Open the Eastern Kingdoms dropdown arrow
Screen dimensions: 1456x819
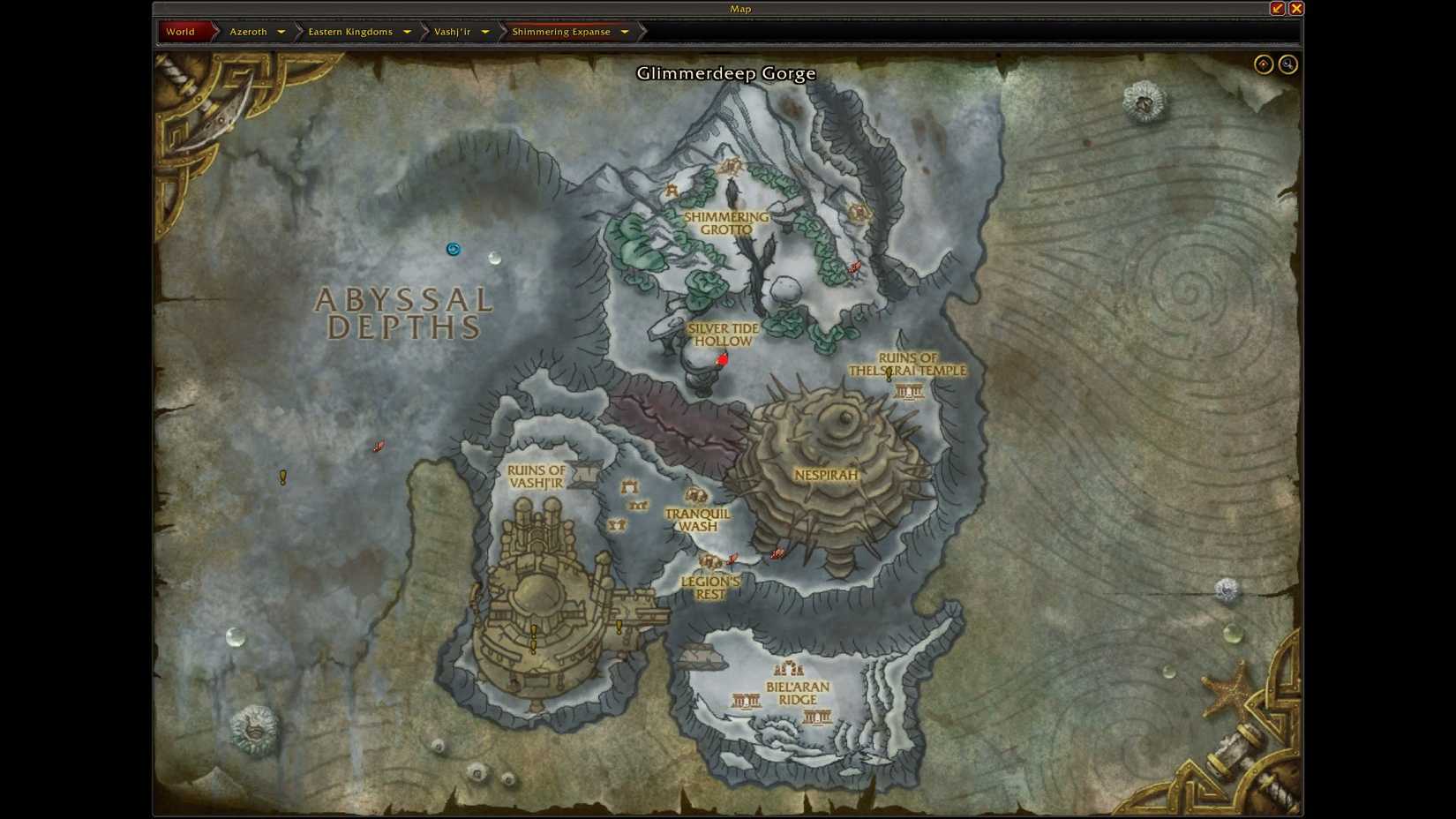click(x=407, y=31)
